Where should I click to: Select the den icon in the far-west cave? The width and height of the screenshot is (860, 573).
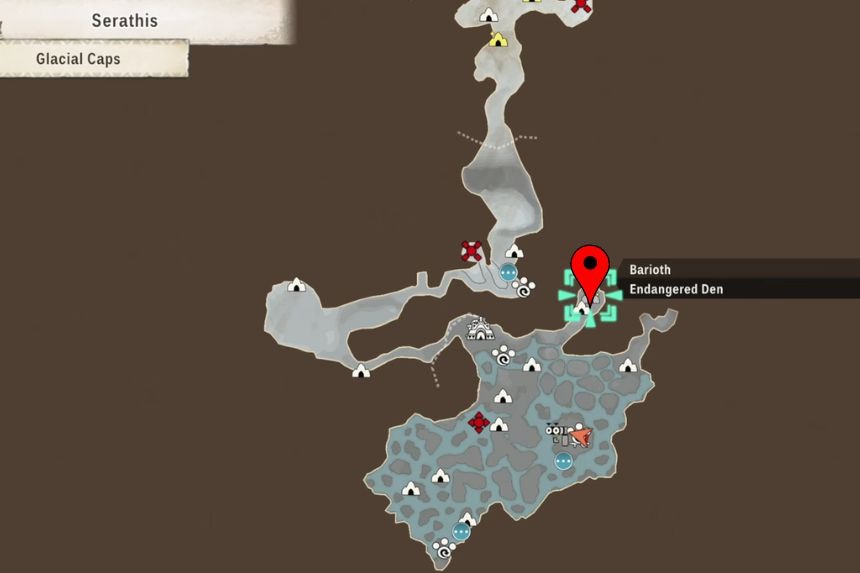pos(296,285)
